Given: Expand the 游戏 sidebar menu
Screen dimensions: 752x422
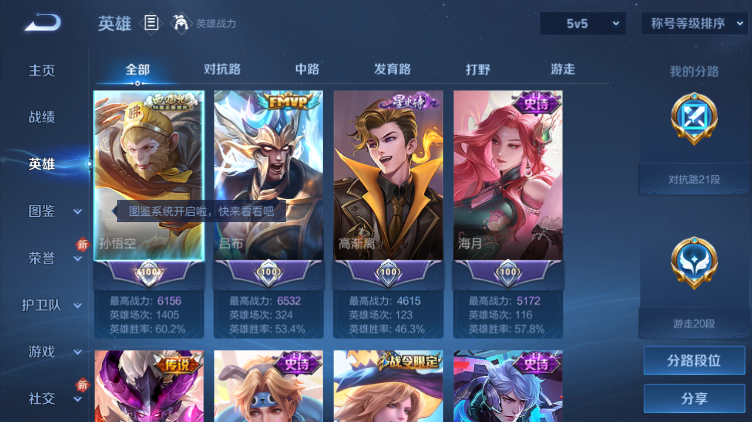Looking at the screenshot, I should (48, 351).
